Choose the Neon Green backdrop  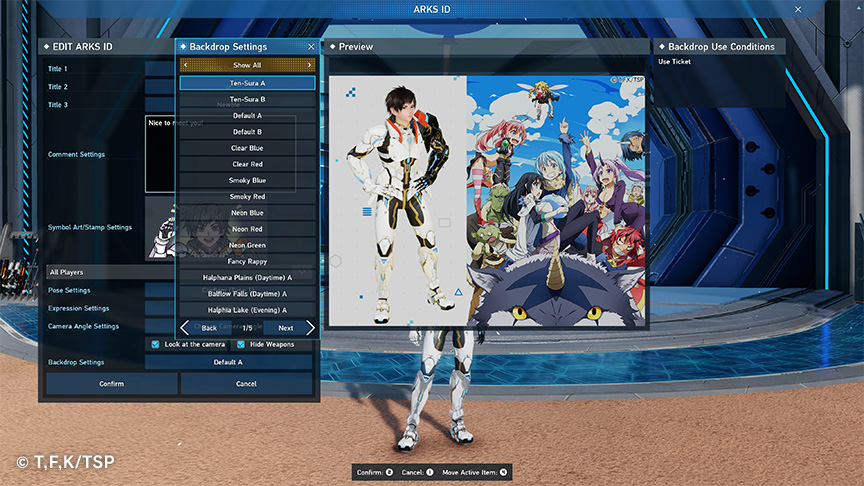pyautogui.click(x=247, y=245)
